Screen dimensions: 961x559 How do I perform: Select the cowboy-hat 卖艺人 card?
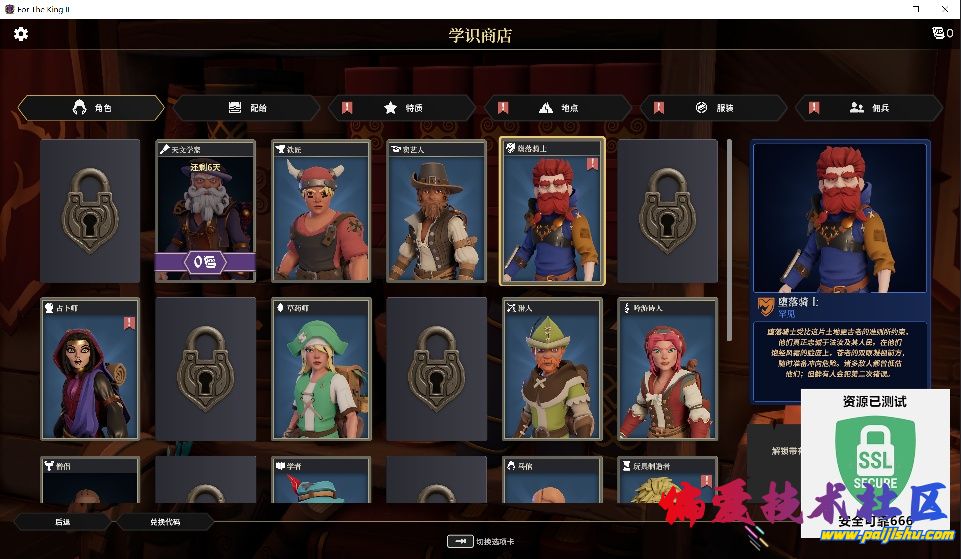(437, 211)
